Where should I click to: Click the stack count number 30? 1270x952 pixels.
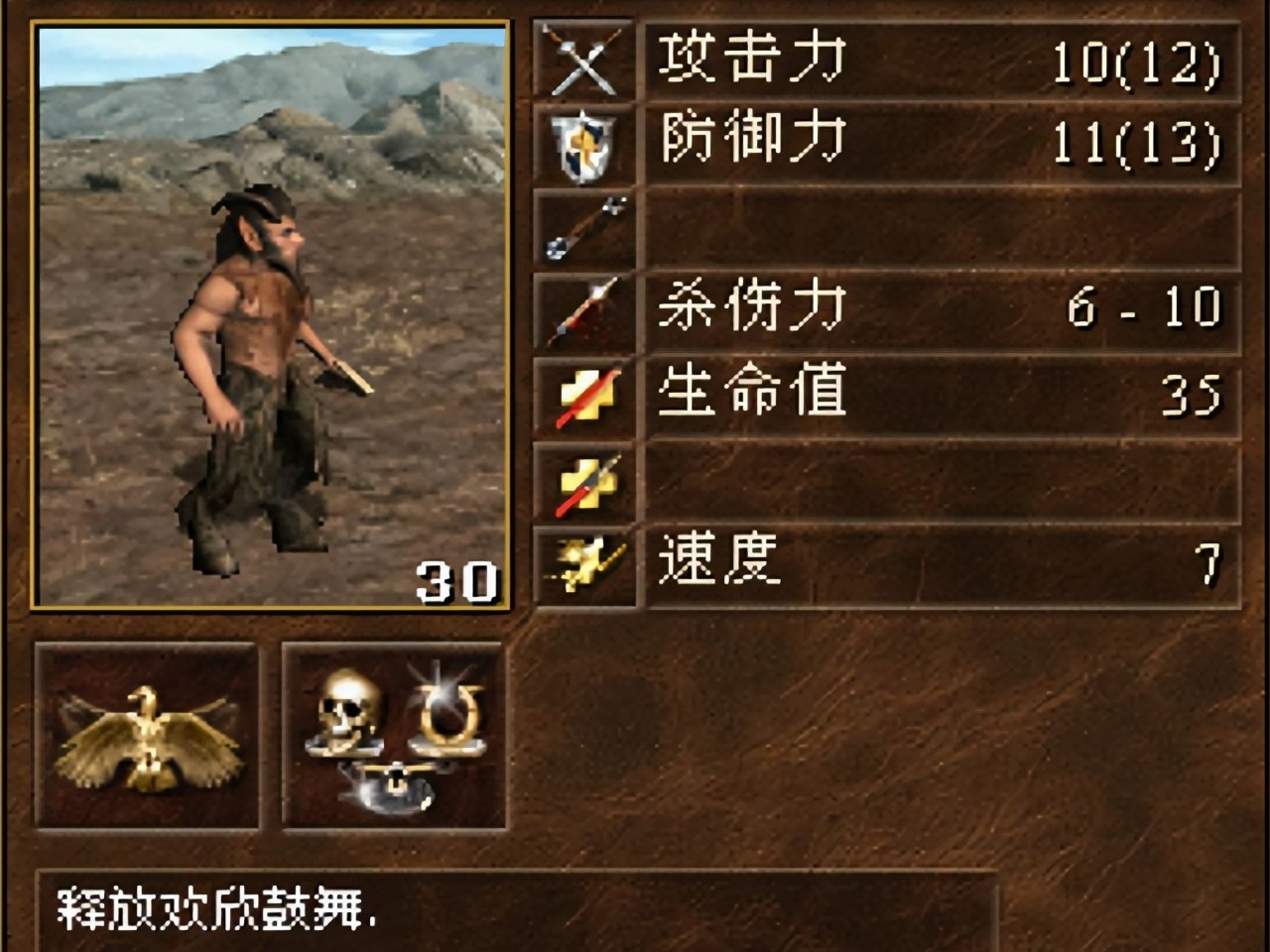click(458, 580)
